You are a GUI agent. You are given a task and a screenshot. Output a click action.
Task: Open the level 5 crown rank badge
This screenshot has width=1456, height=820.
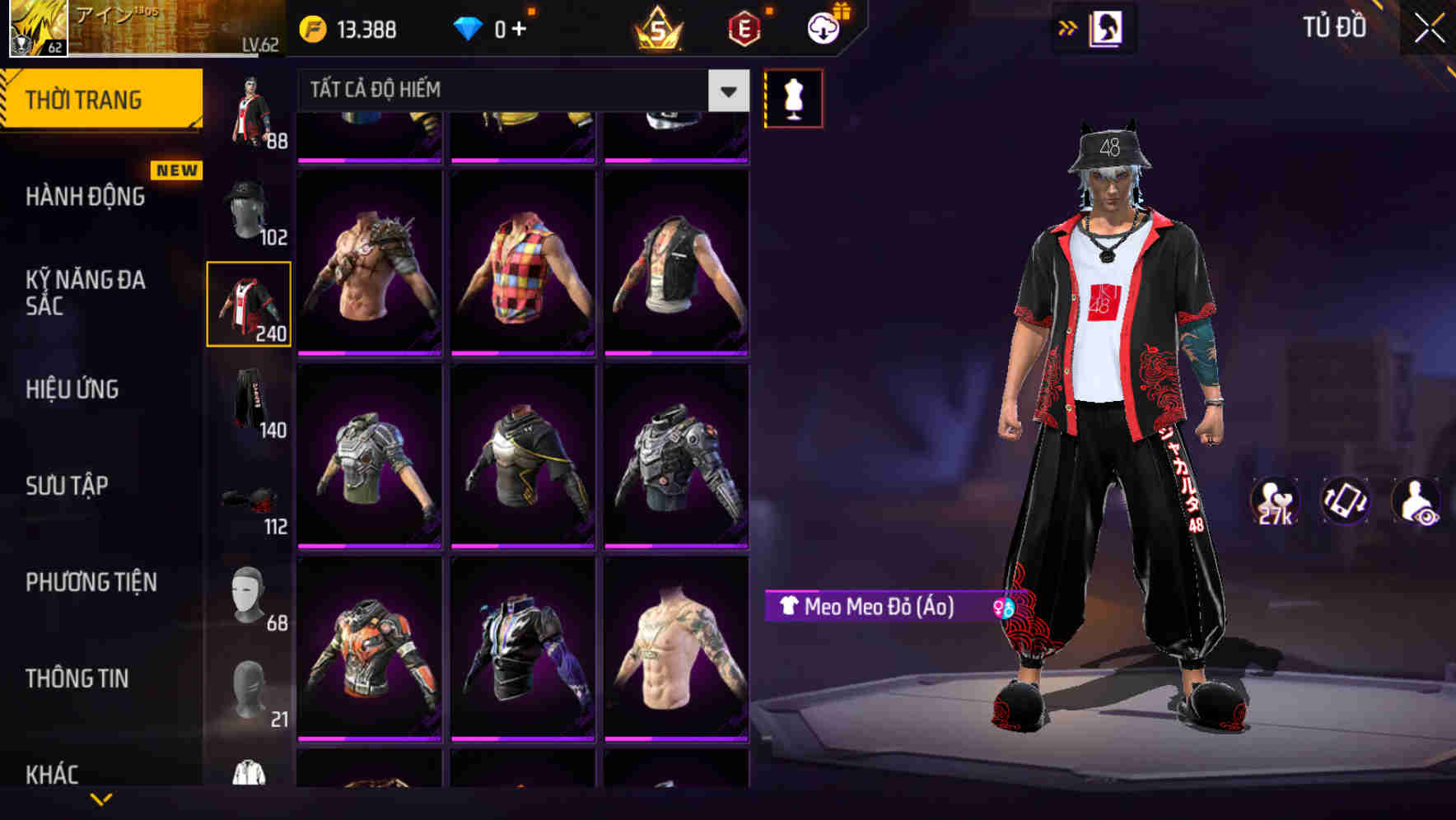tap(657, 29)
